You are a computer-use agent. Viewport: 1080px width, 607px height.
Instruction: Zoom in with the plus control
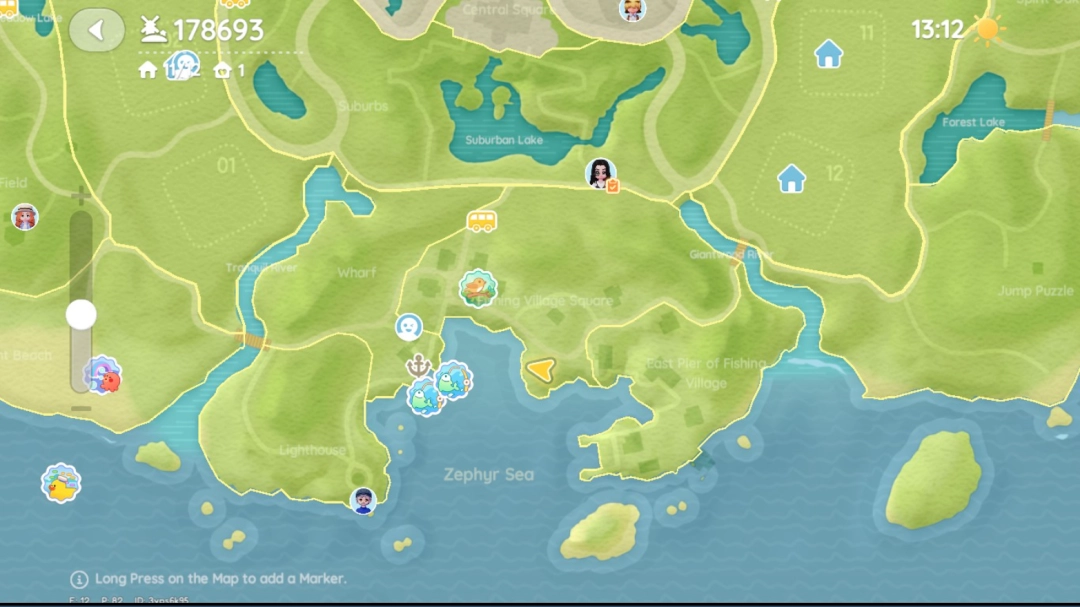click(x=81, y=196)
